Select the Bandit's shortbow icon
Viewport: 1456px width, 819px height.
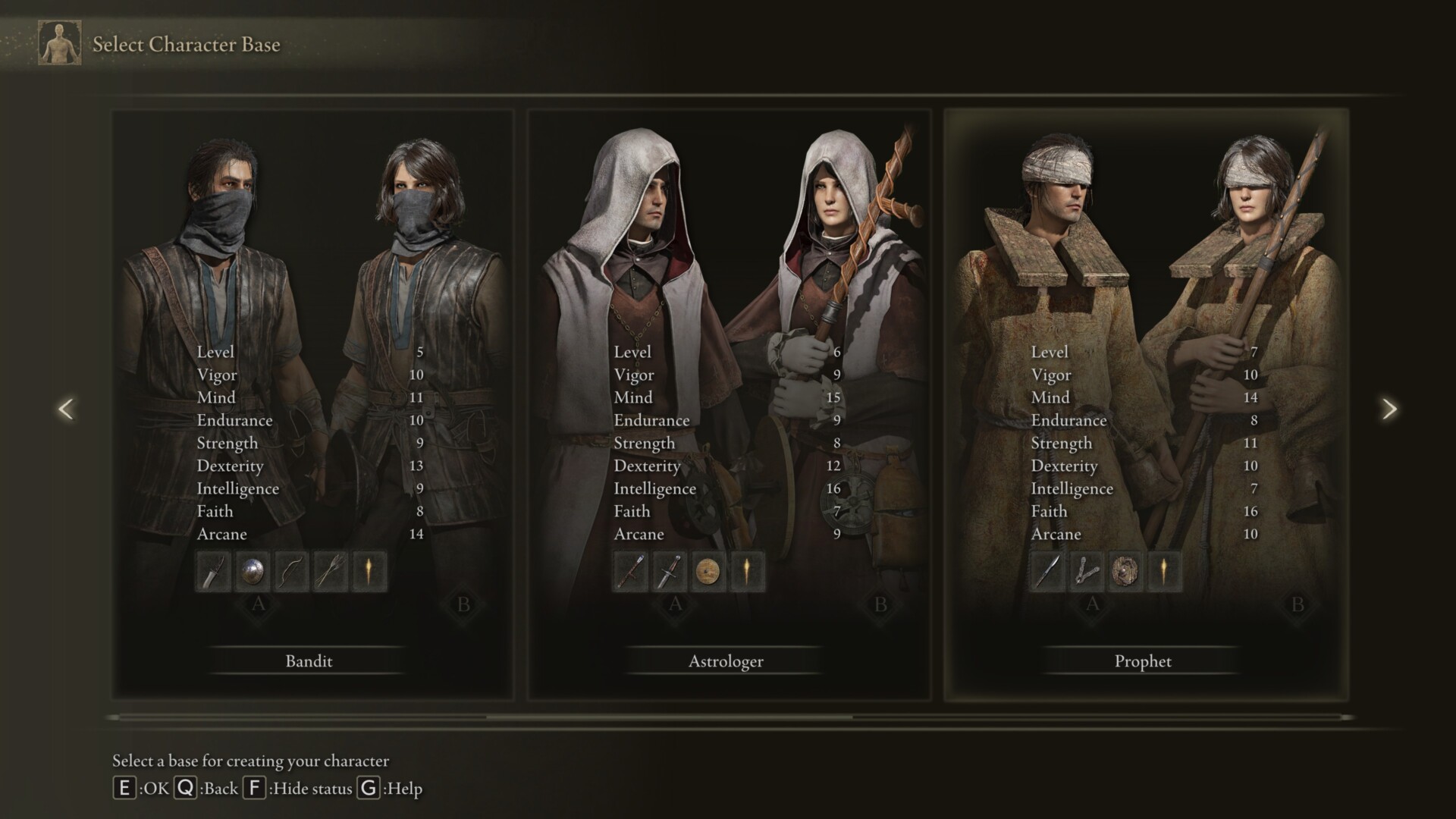[x=292, y=571]
